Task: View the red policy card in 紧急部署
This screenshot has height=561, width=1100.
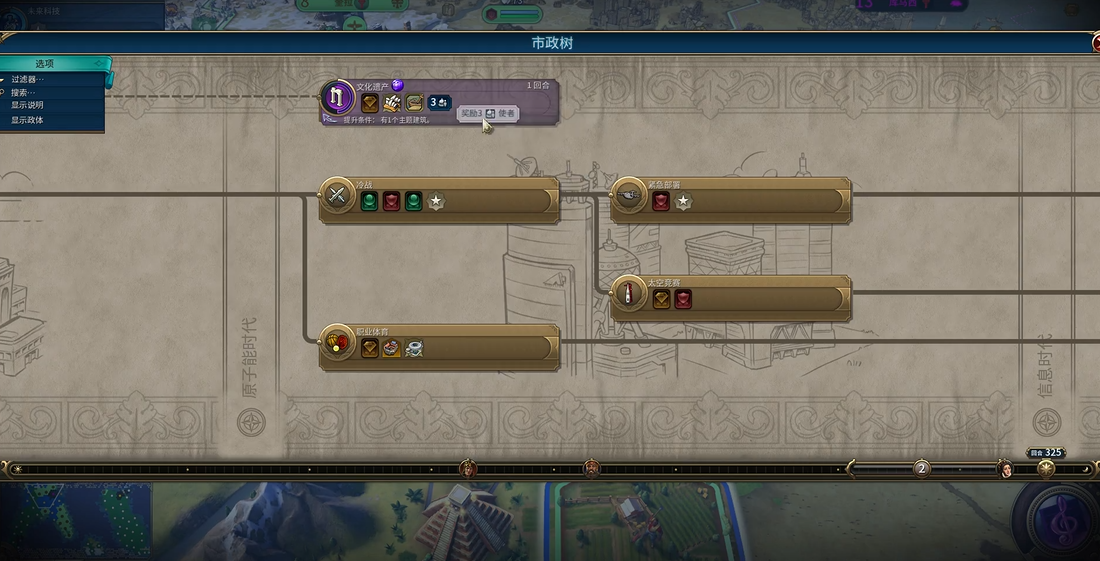Action: click(661, 202)
